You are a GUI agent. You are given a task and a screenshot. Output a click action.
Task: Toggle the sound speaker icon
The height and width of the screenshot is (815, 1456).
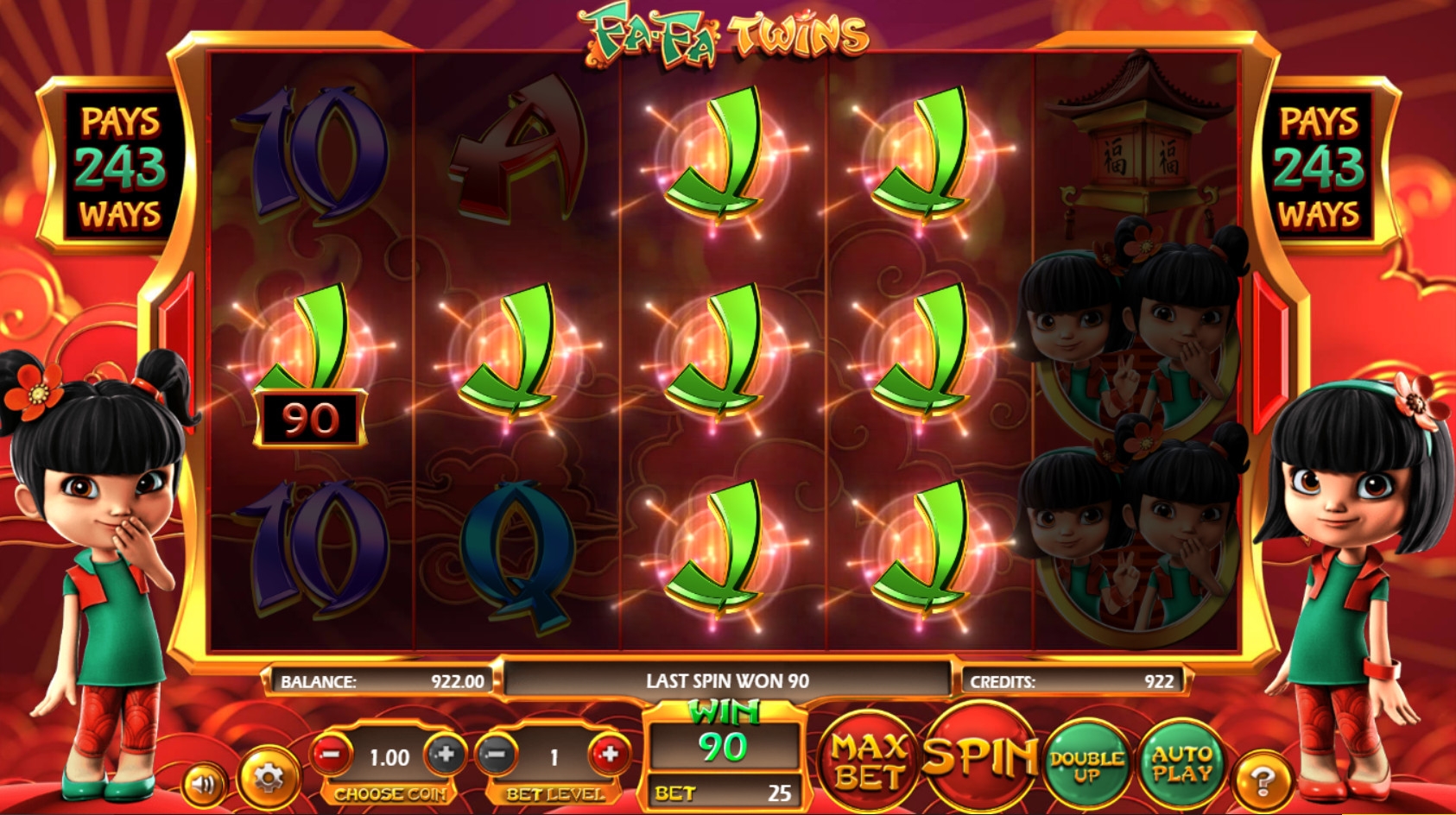coord(204,784)
